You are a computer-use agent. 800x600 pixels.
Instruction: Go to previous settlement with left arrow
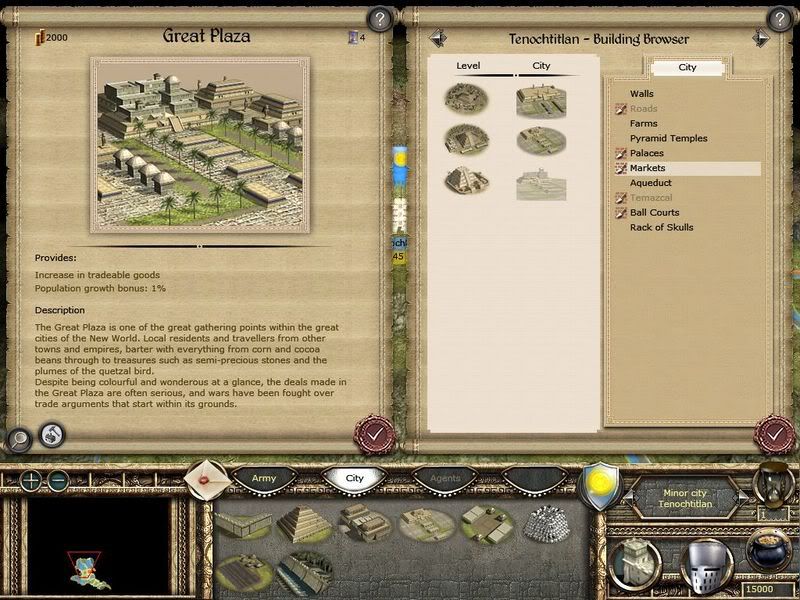point(436,38)
